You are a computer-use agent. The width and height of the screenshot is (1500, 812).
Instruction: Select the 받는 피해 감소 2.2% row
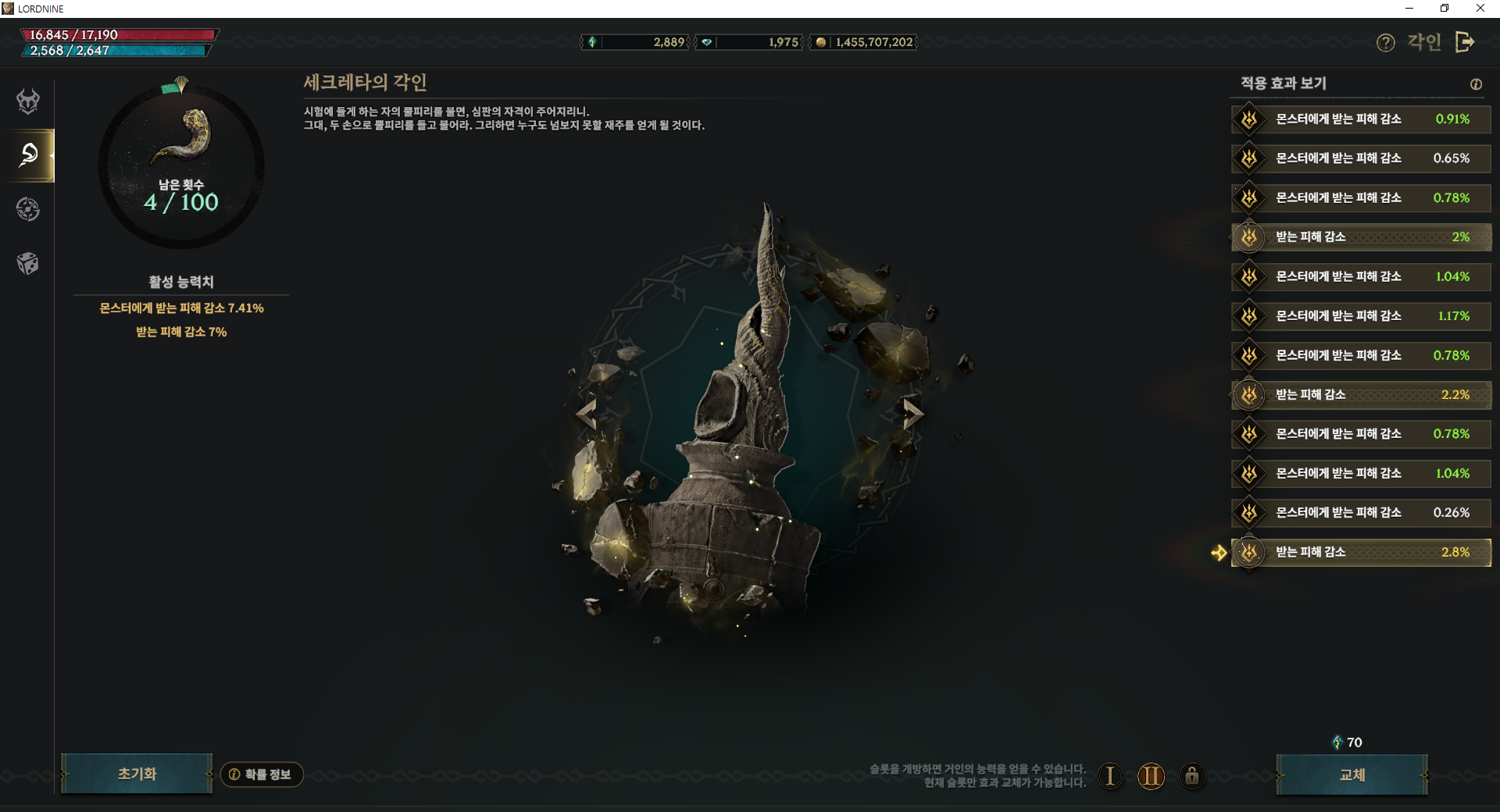tap(1361, 394)
